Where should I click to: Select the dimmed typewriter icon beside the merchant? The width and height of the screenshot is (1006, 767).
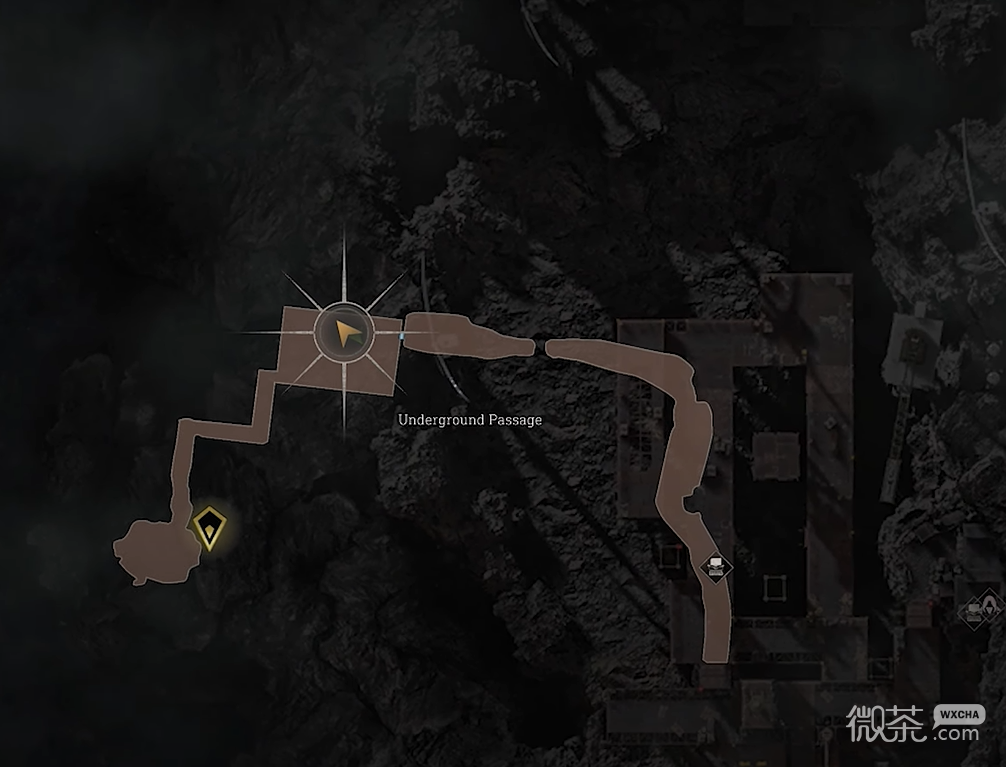tap(971, 612)
